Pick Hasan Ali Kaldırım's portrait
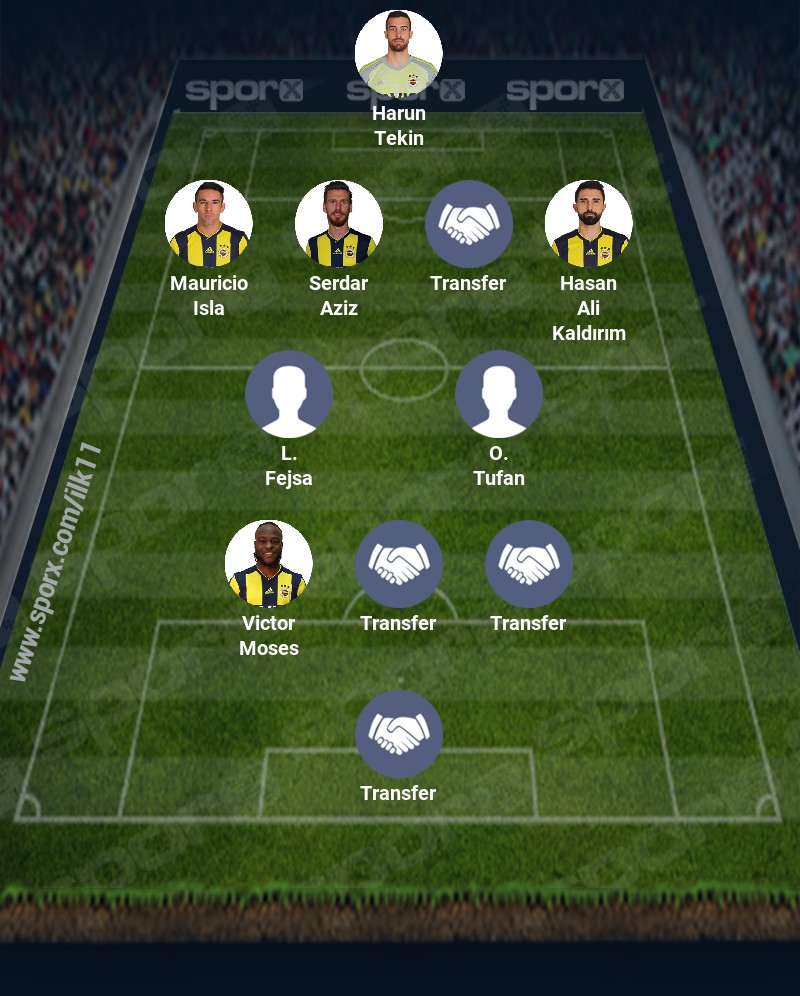Image resolution: width=800 pixels, height=996 pixels. 589,224
